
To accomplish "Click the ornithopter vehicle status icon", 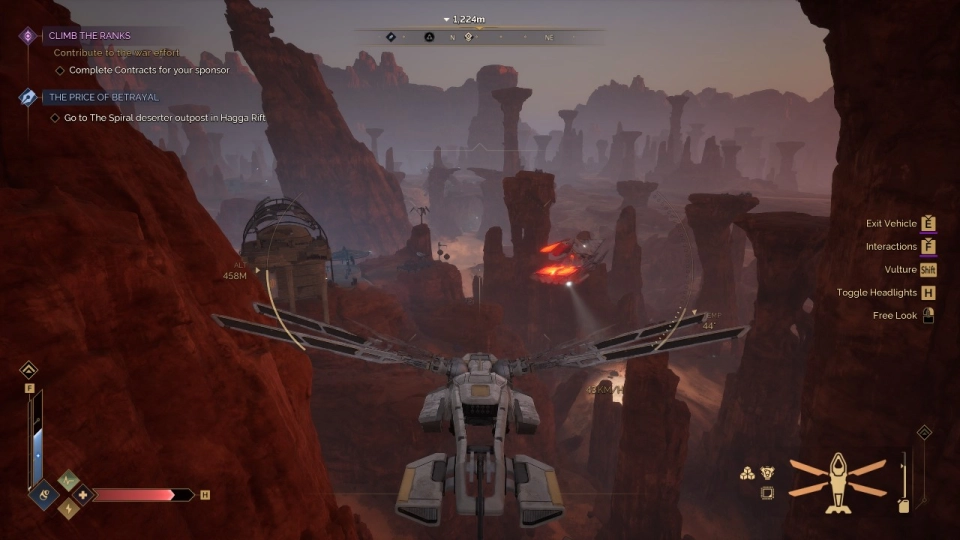I will tap(837, 482).
